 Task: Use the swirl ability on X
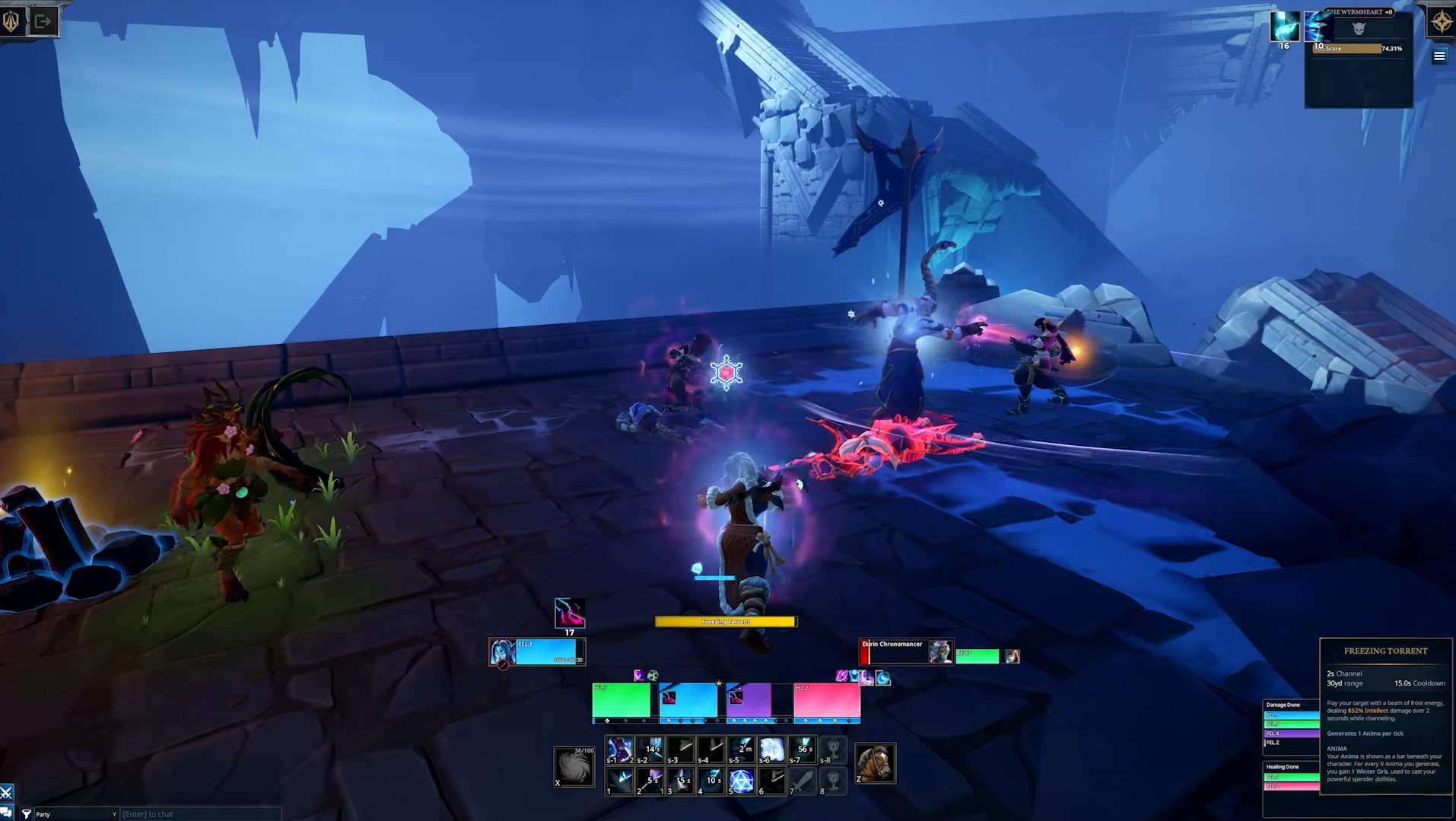click(x=574, y=765)
